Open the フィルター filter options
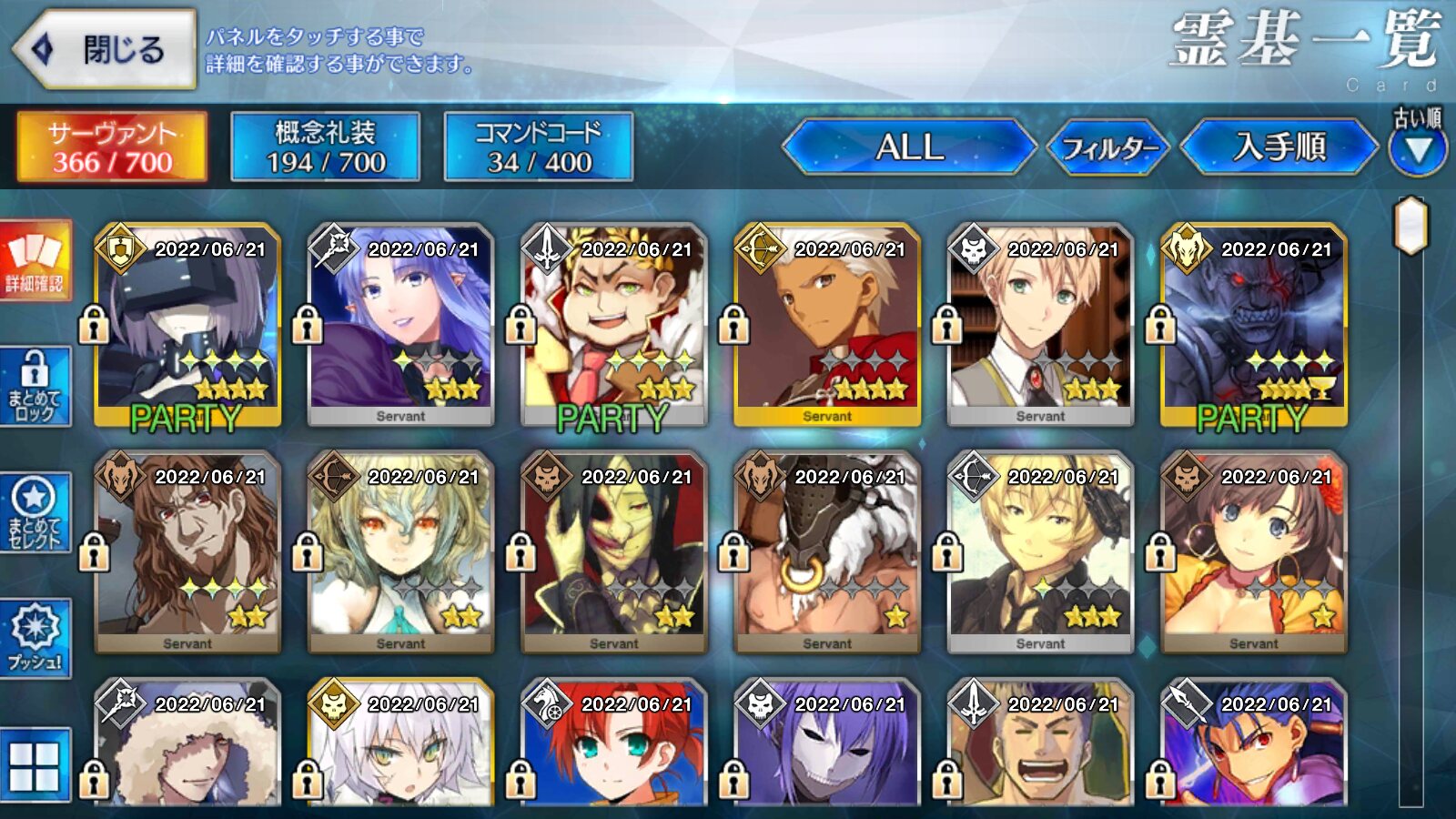 click(1108, 147)
